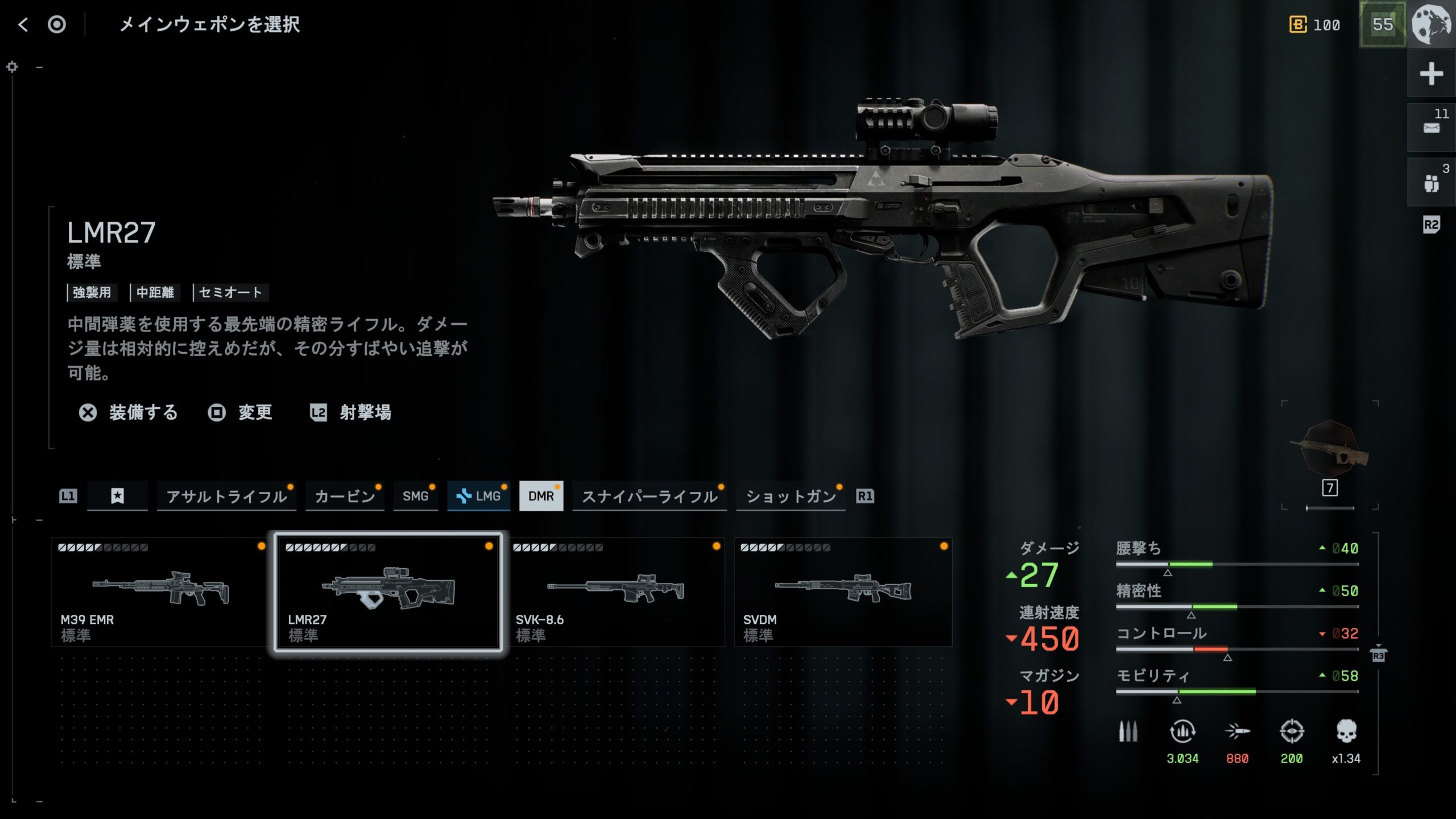Open the squad members icon

click(x=1431, y=183)
